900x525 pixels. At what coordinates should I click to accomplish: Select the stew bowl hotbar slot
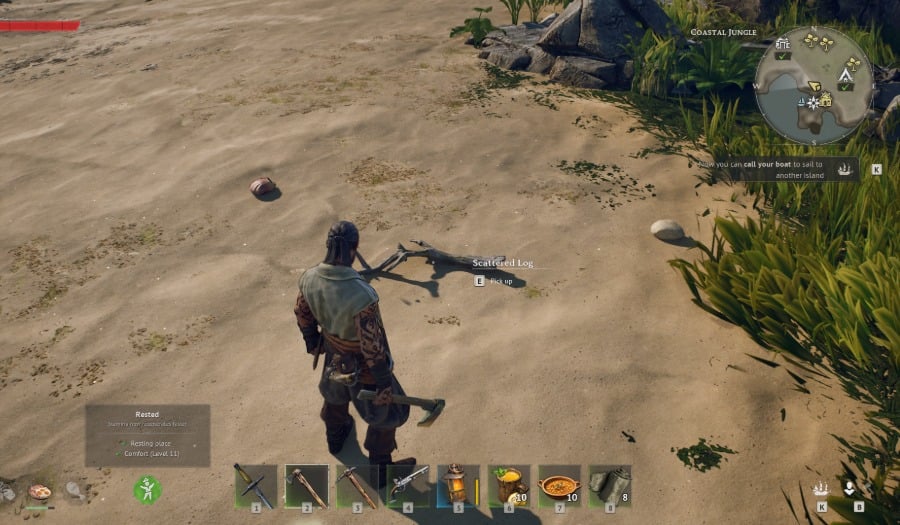pyautogui.click(x=559, y=486)
